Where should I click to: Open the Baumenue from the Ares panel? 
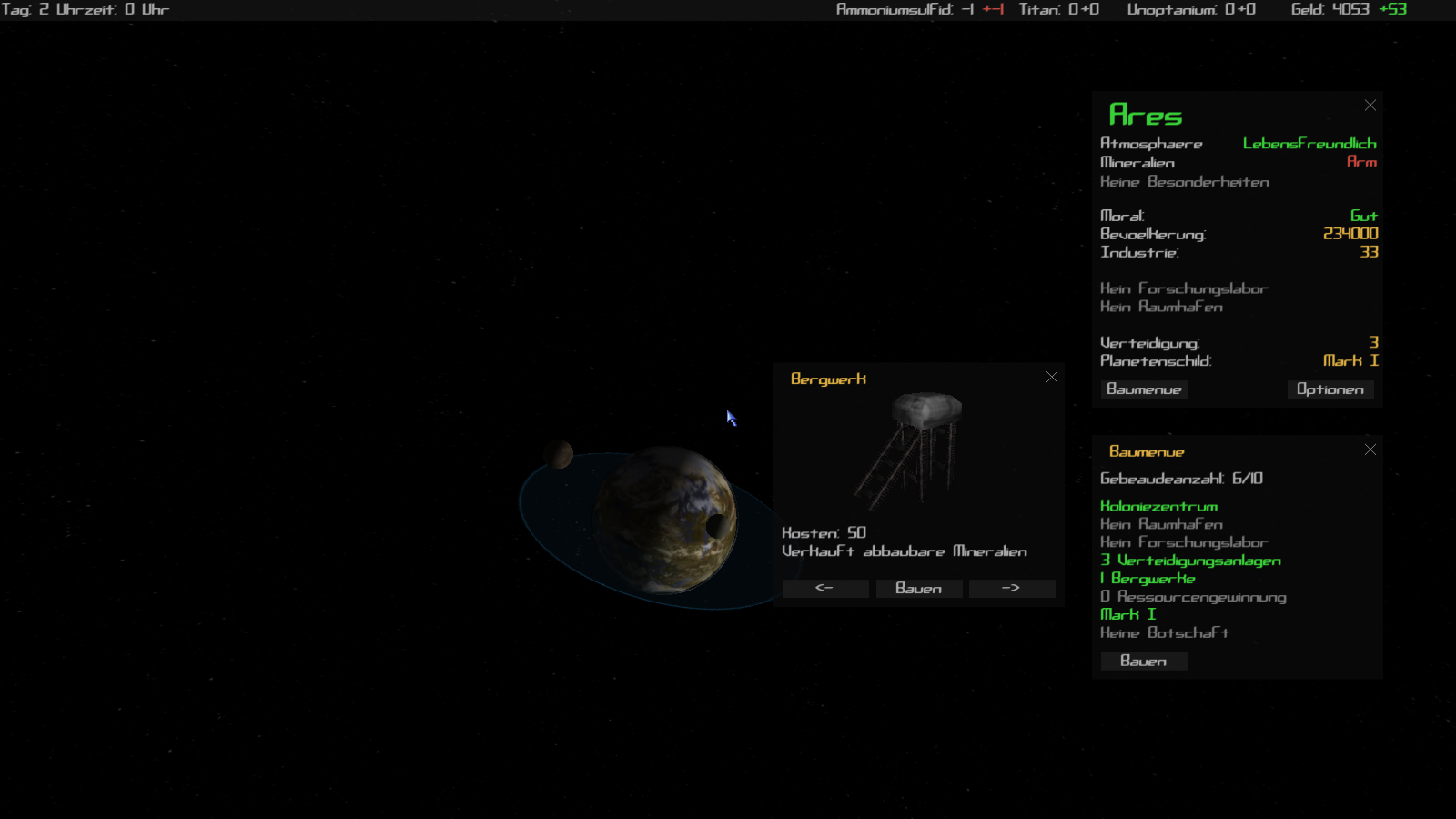pyautogui.click(x=1144, y=389)
